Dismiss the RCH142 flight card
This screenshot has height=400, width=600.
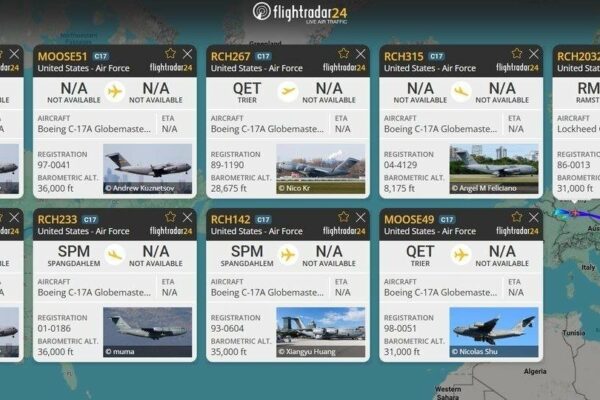pos(360,217)
